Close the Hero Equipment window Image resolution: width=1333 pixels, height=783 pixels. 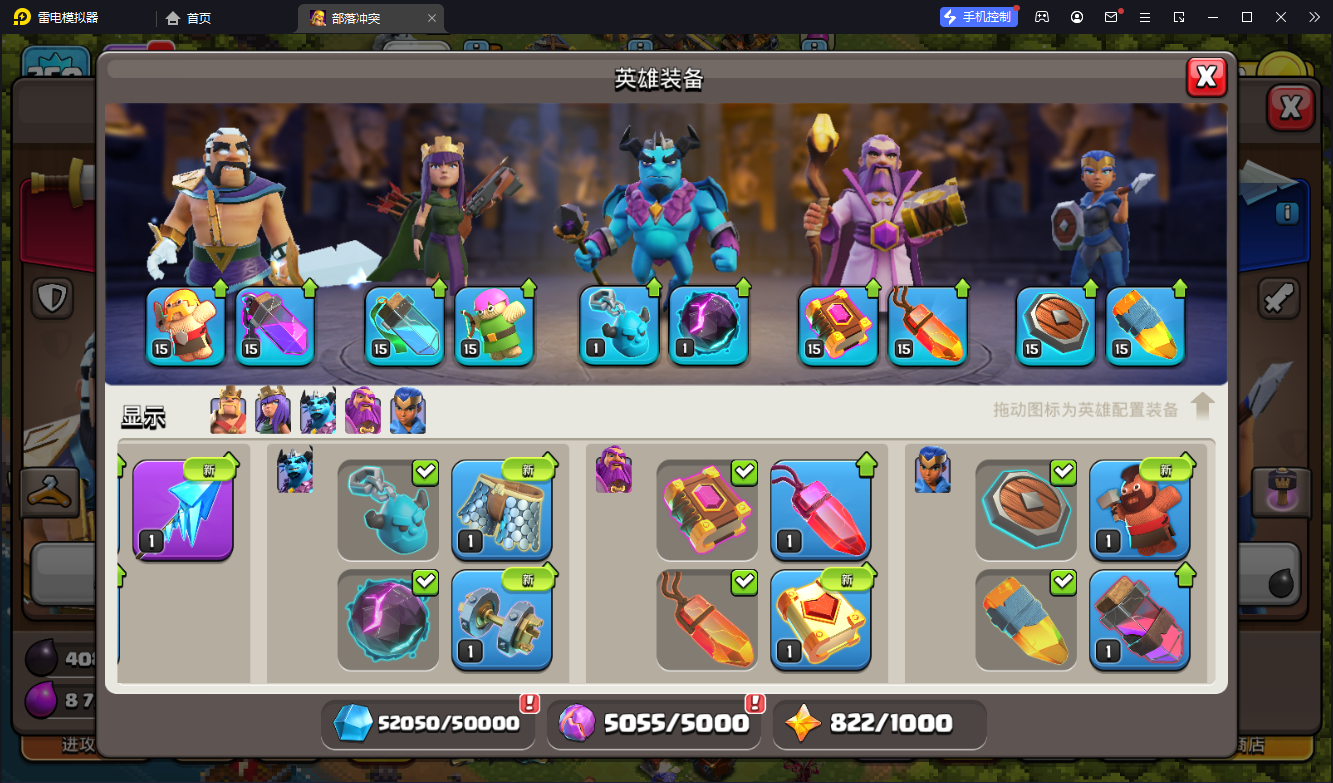[x=1206, y=77]
